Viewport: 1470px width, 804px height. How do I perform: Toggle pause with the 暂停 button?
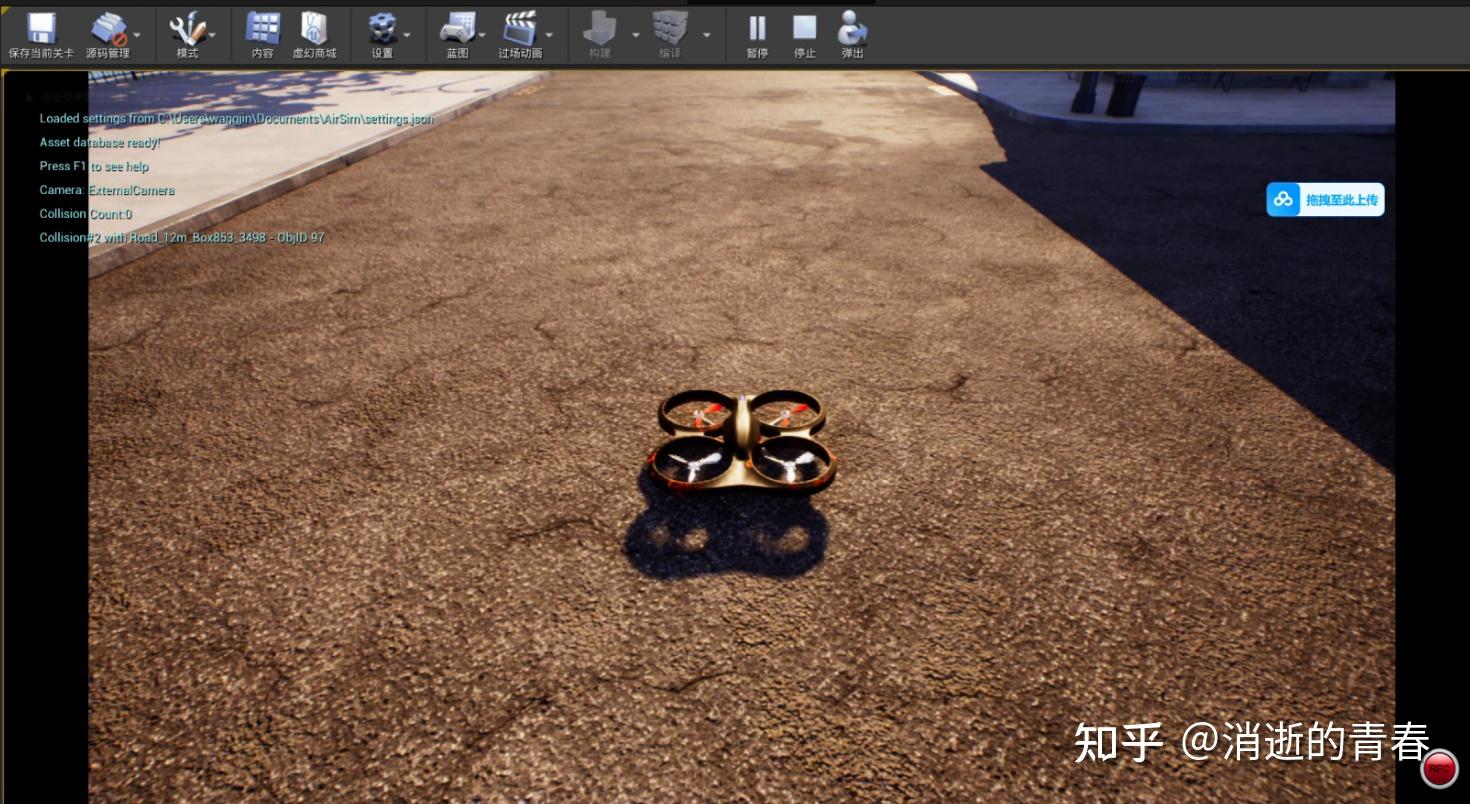pos(756,27)
